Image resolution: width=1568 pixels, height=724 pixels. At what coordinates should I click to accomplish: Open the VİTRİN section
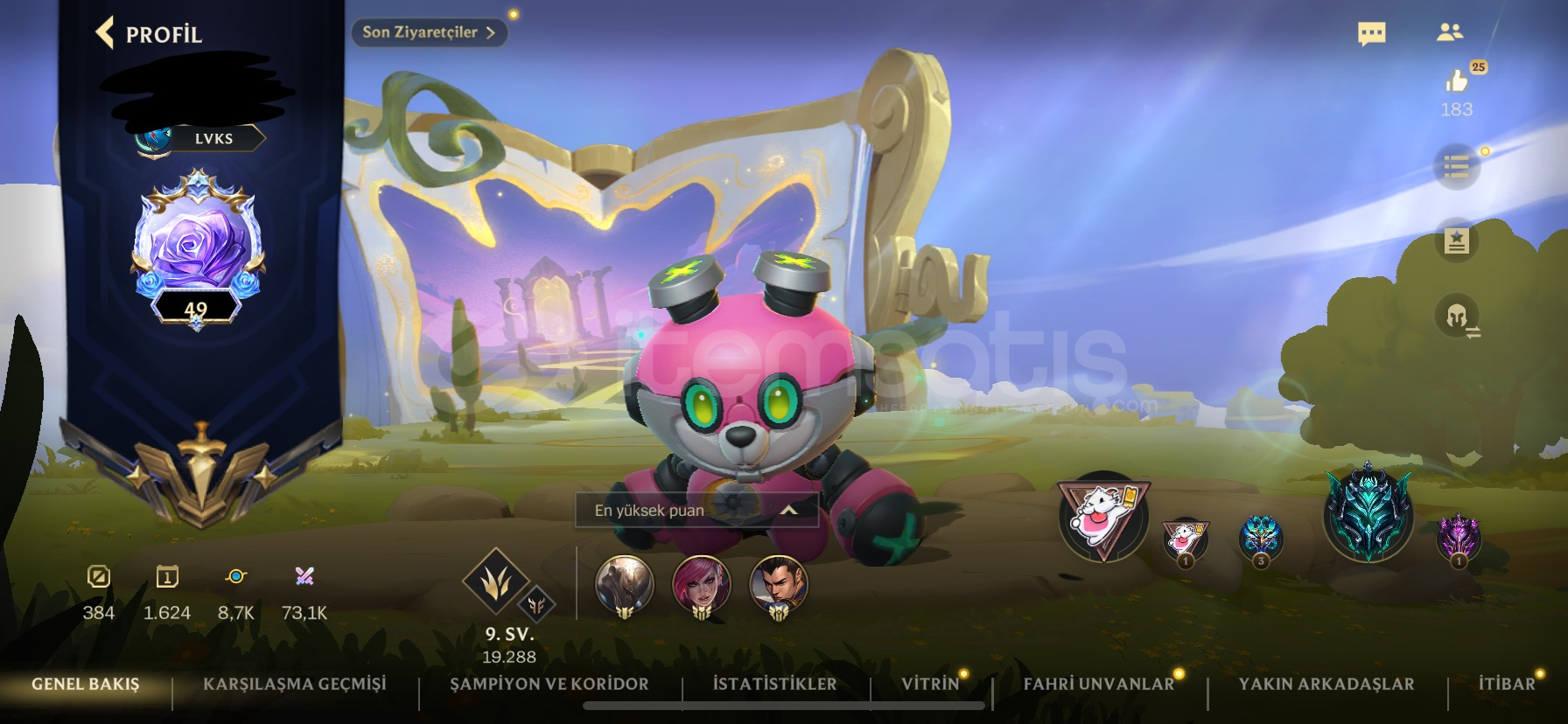pos(929,686)
